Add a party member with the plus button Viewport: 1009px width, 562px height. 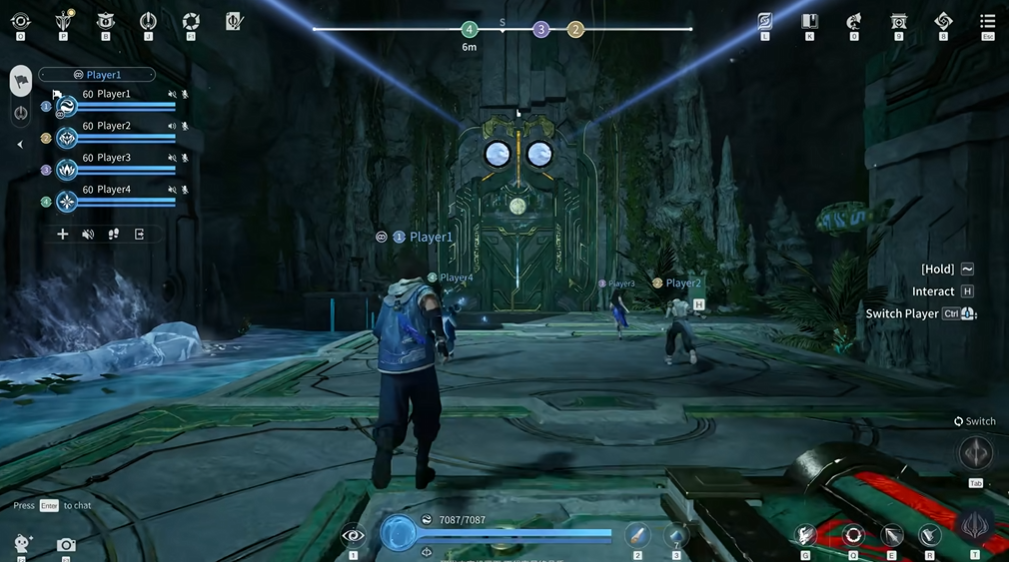(x=63, y=234)
